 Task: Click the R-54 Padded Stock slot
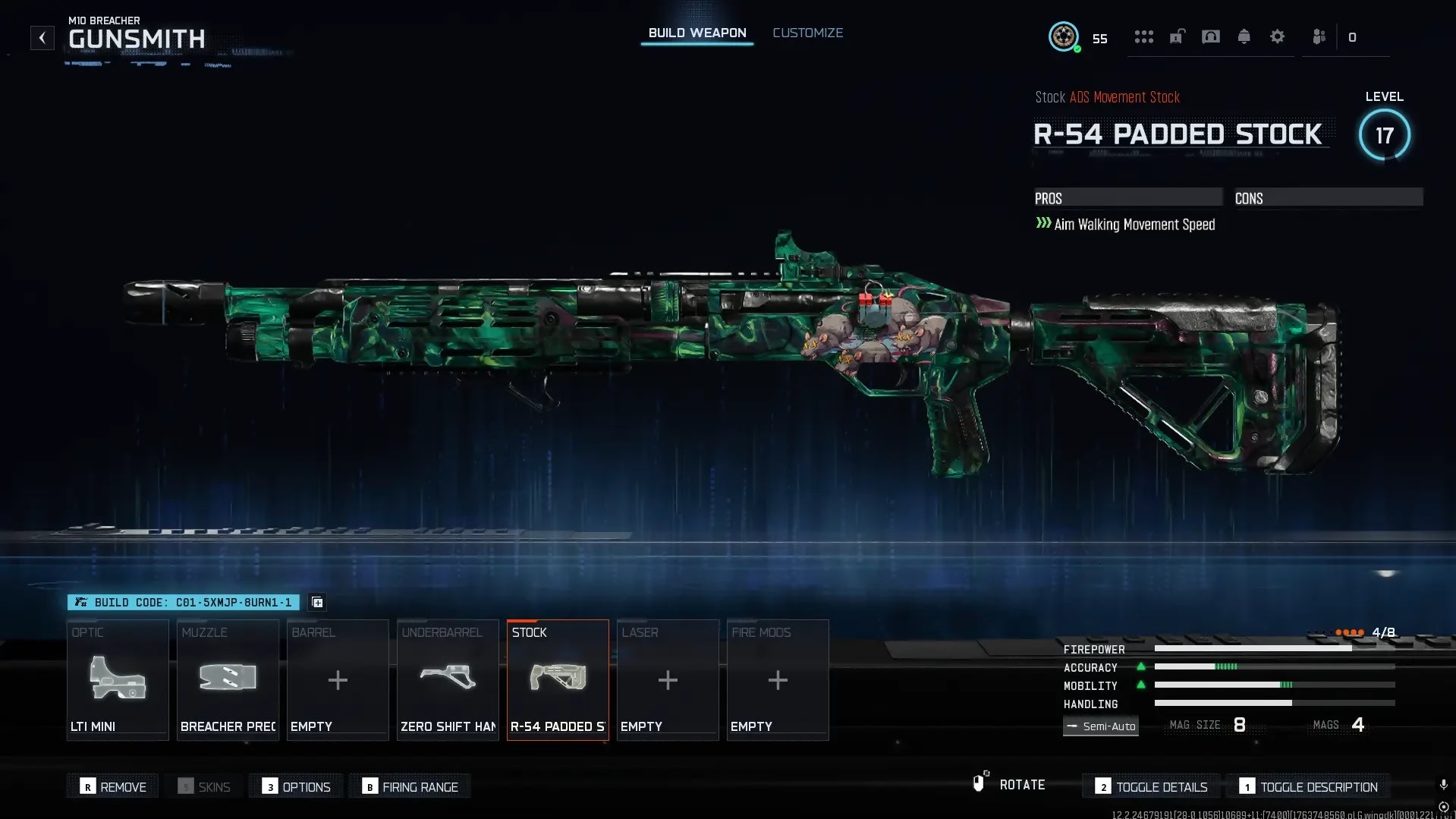558,679
